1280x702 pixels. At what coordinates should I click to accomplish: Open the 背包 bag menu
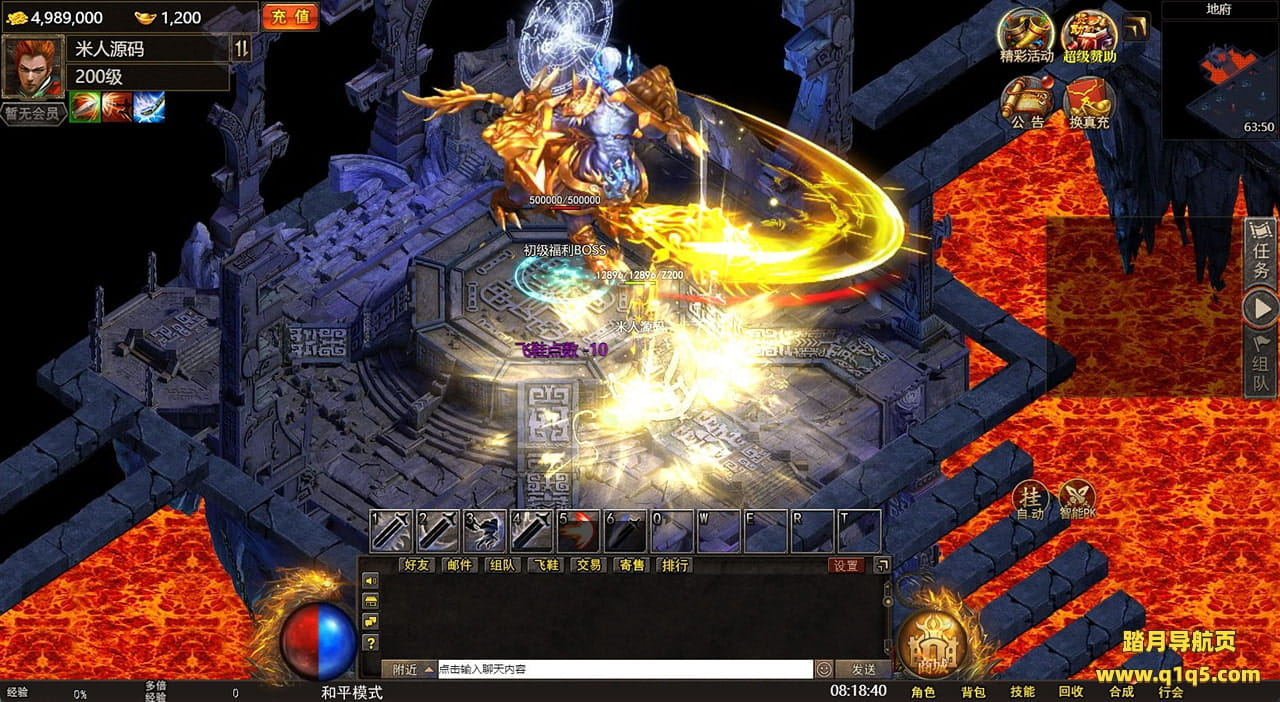click(973, 692)
